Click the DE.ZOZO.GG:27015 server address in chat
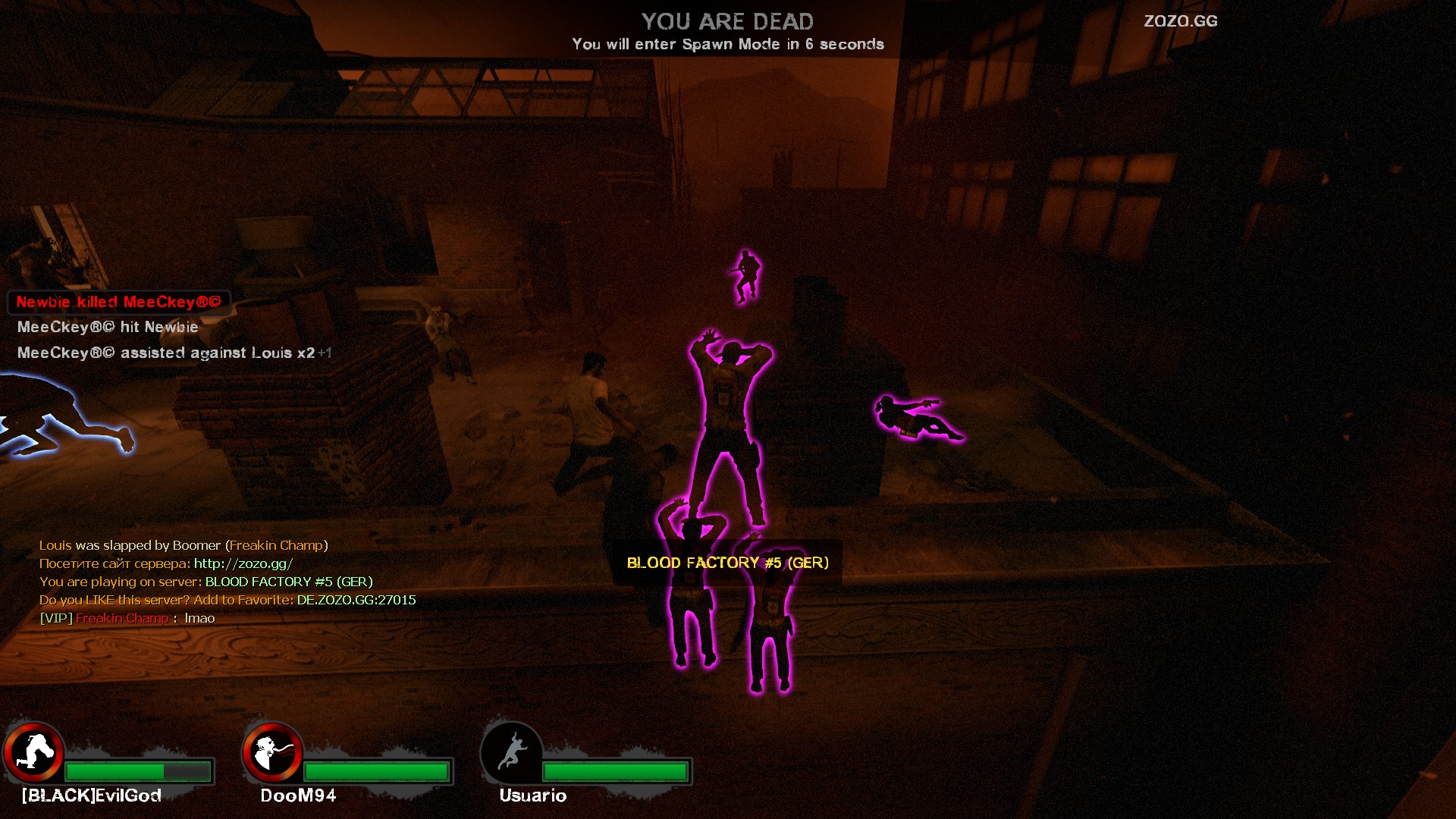1456x819 pixels. click(x=356, y=600)
